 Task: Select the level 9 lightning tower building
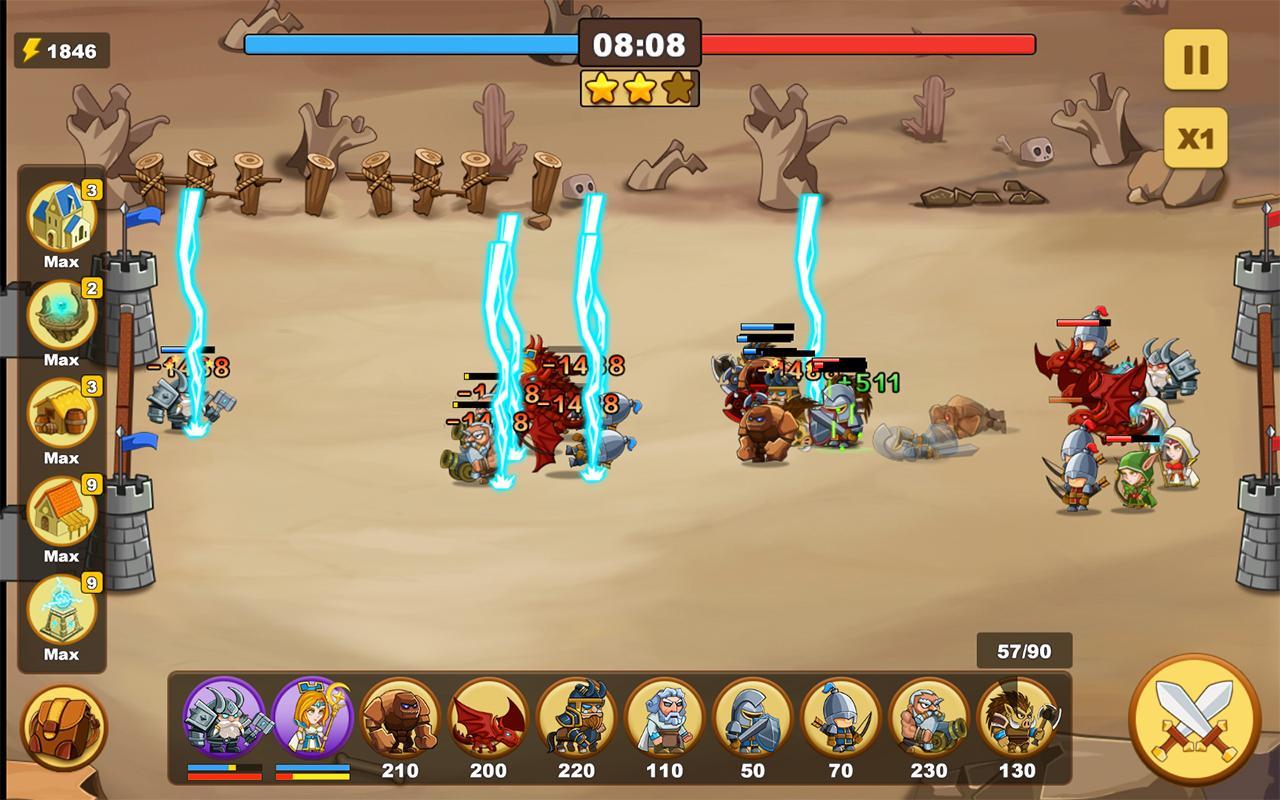point(60,610)
